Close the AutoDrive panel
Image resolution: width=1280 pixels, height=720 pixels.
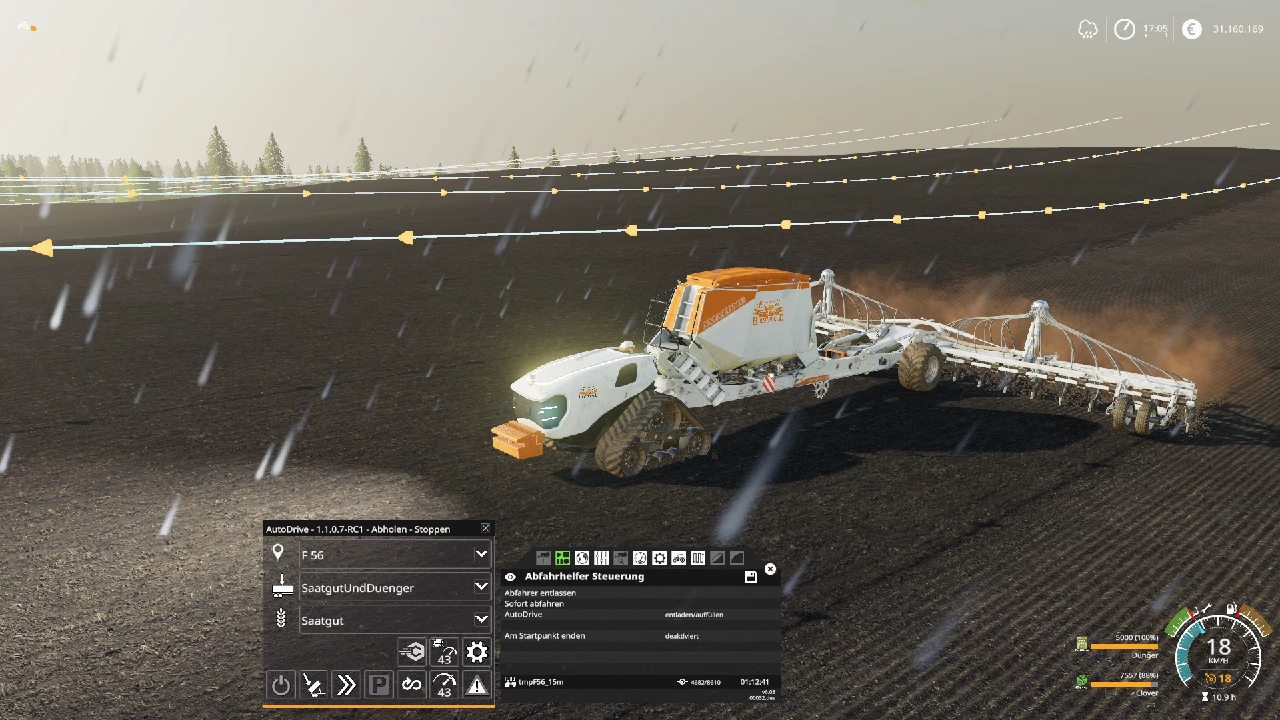486,528
